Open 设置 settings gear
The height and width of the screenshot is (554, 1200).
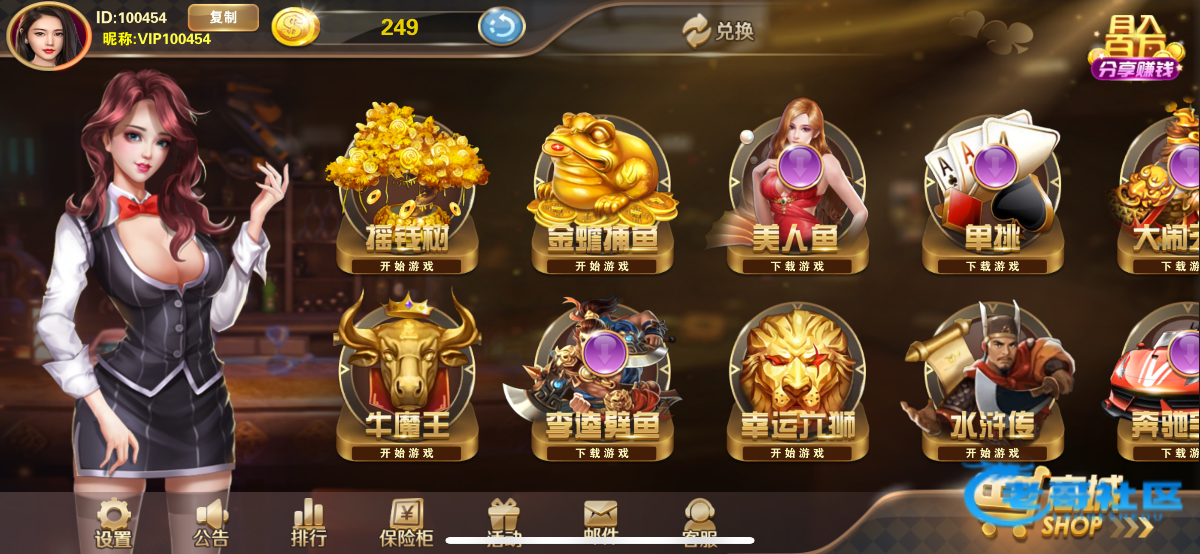tap(113, 523)
